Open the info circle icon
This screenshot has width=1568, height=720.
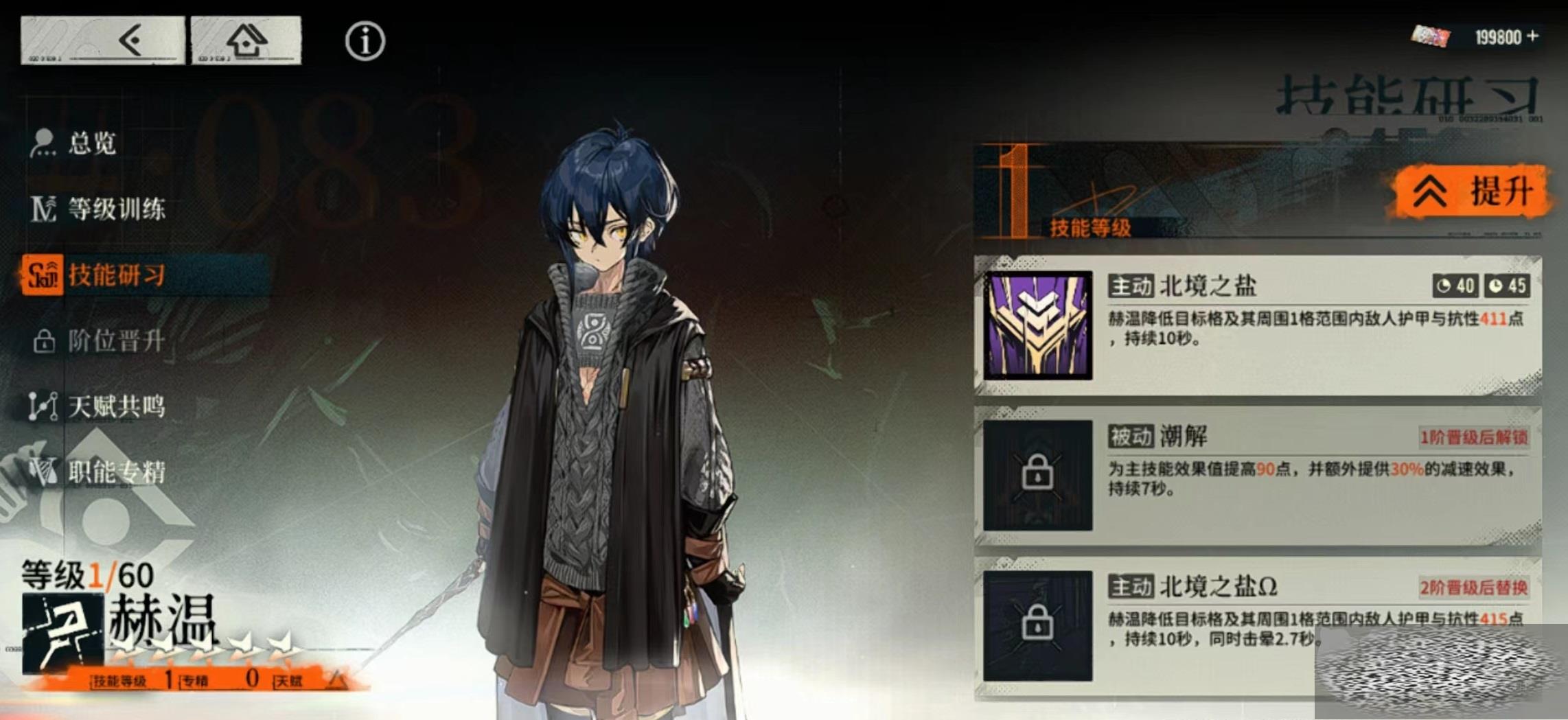pos(365,41)
